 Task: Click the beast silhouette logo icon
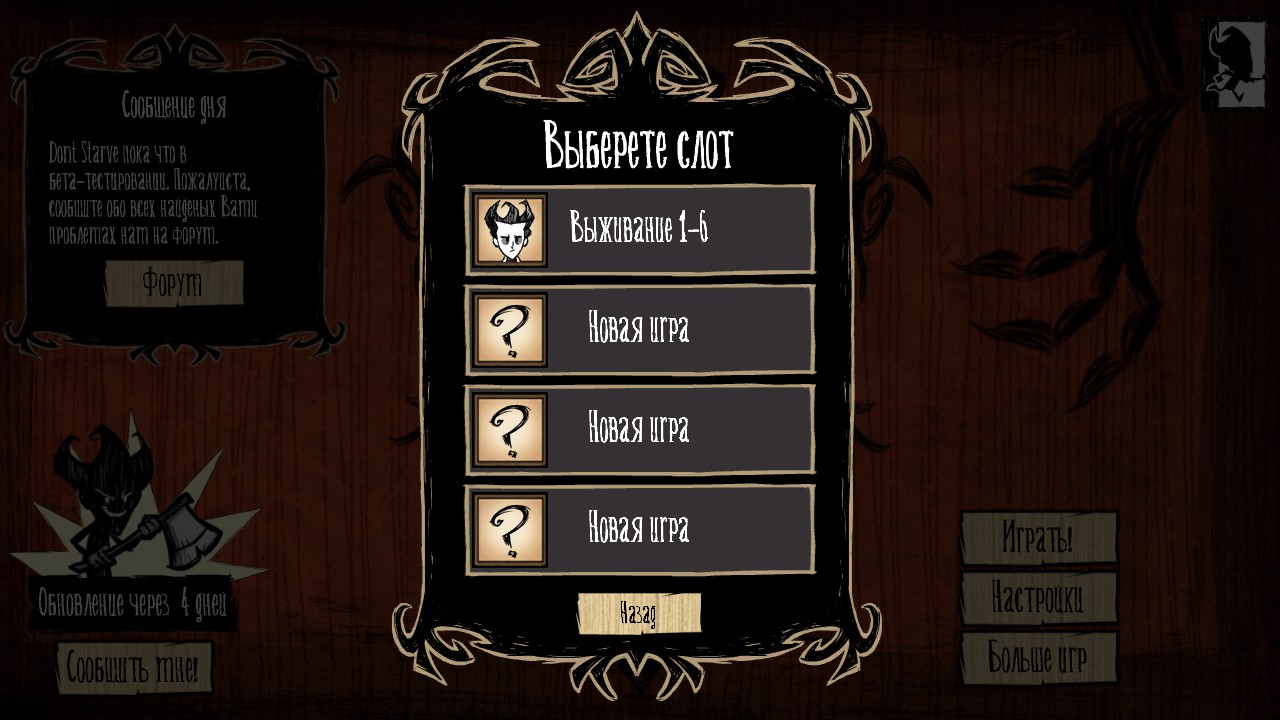coord(1233,62)
